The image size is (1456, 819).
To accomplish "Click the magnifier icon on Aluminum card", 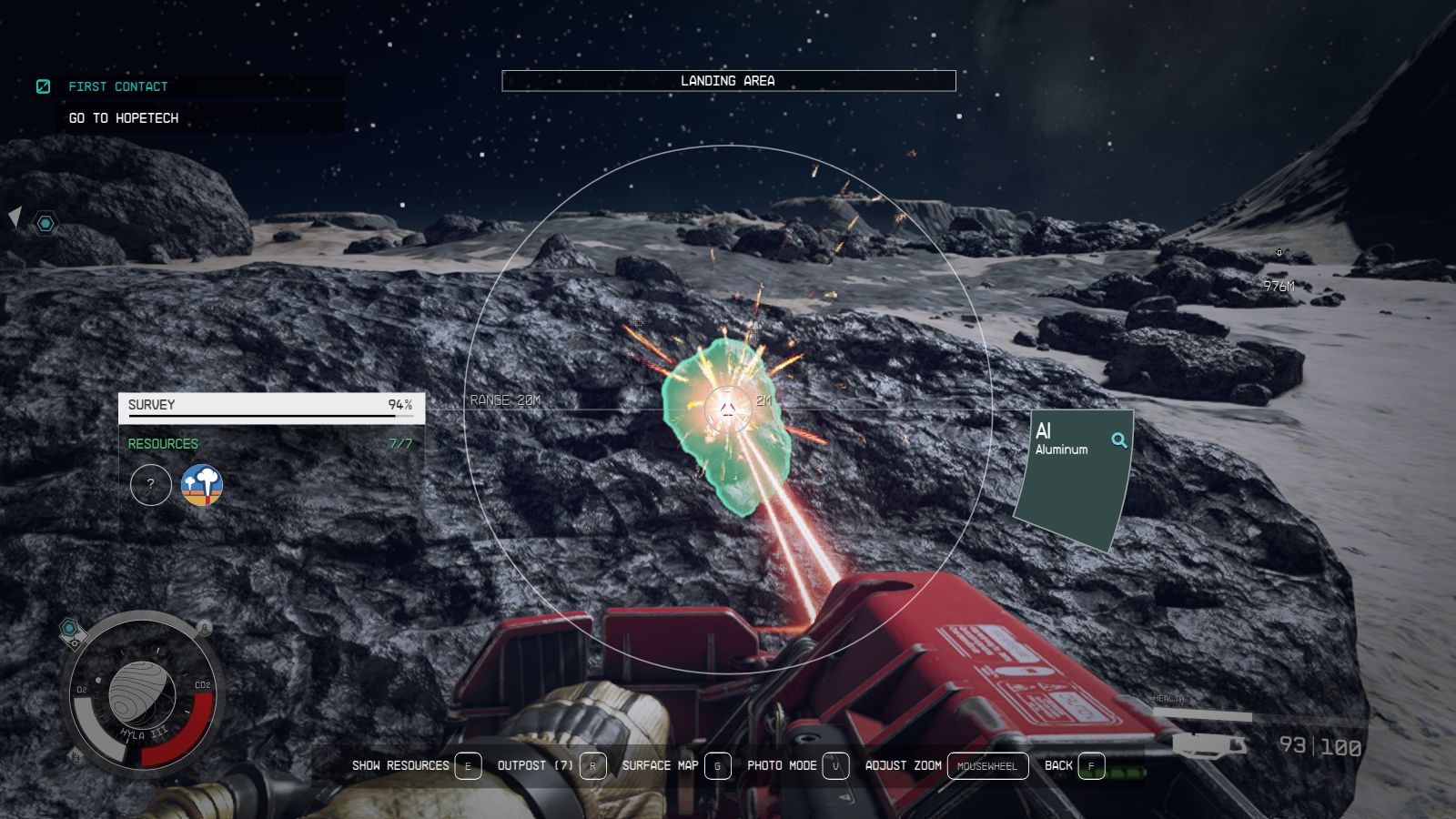I will point(1119,440).
